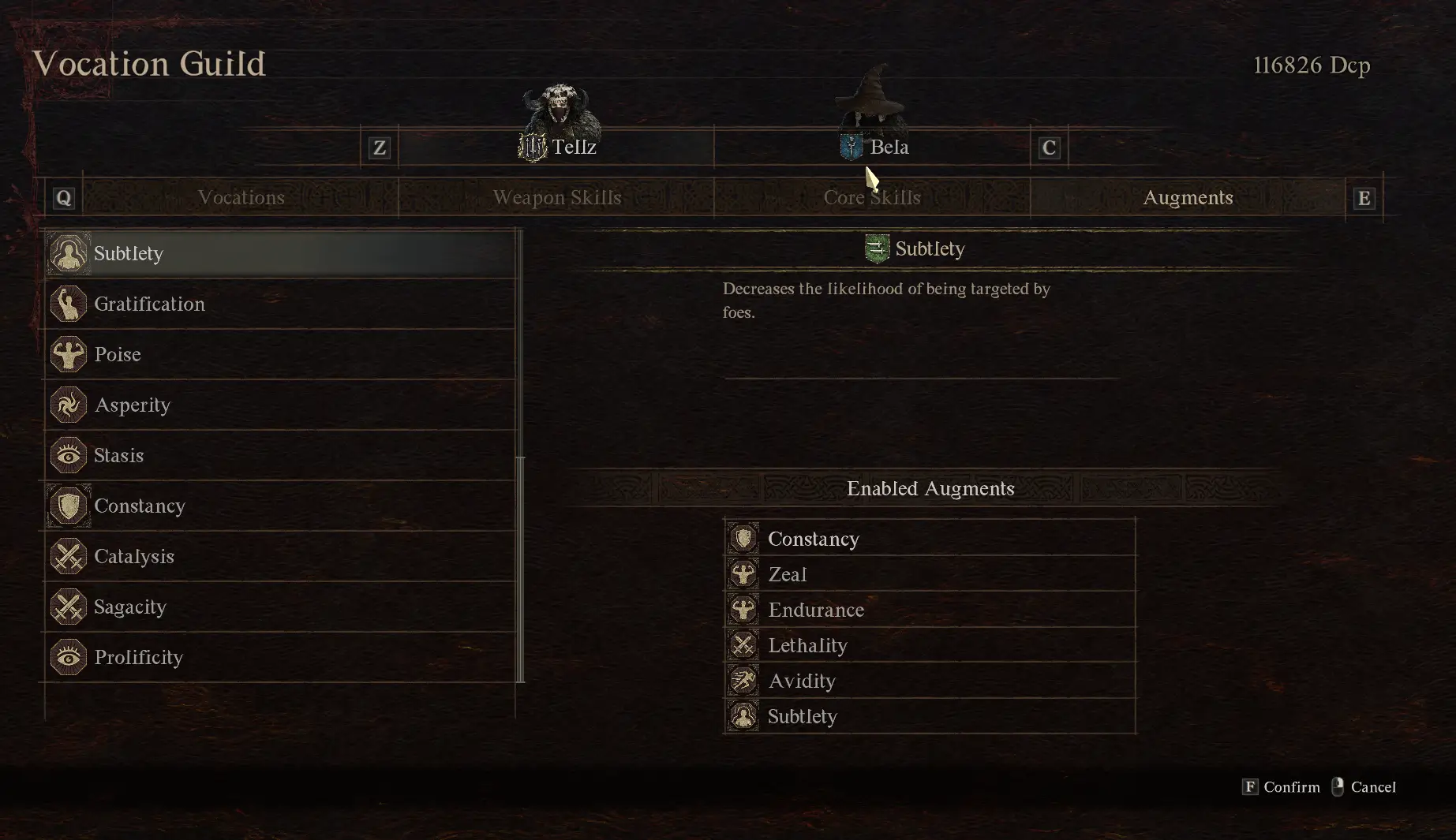The image size is (1456, 840).
Task: Switch to the Weapon Skills tab
Action: 558,197
